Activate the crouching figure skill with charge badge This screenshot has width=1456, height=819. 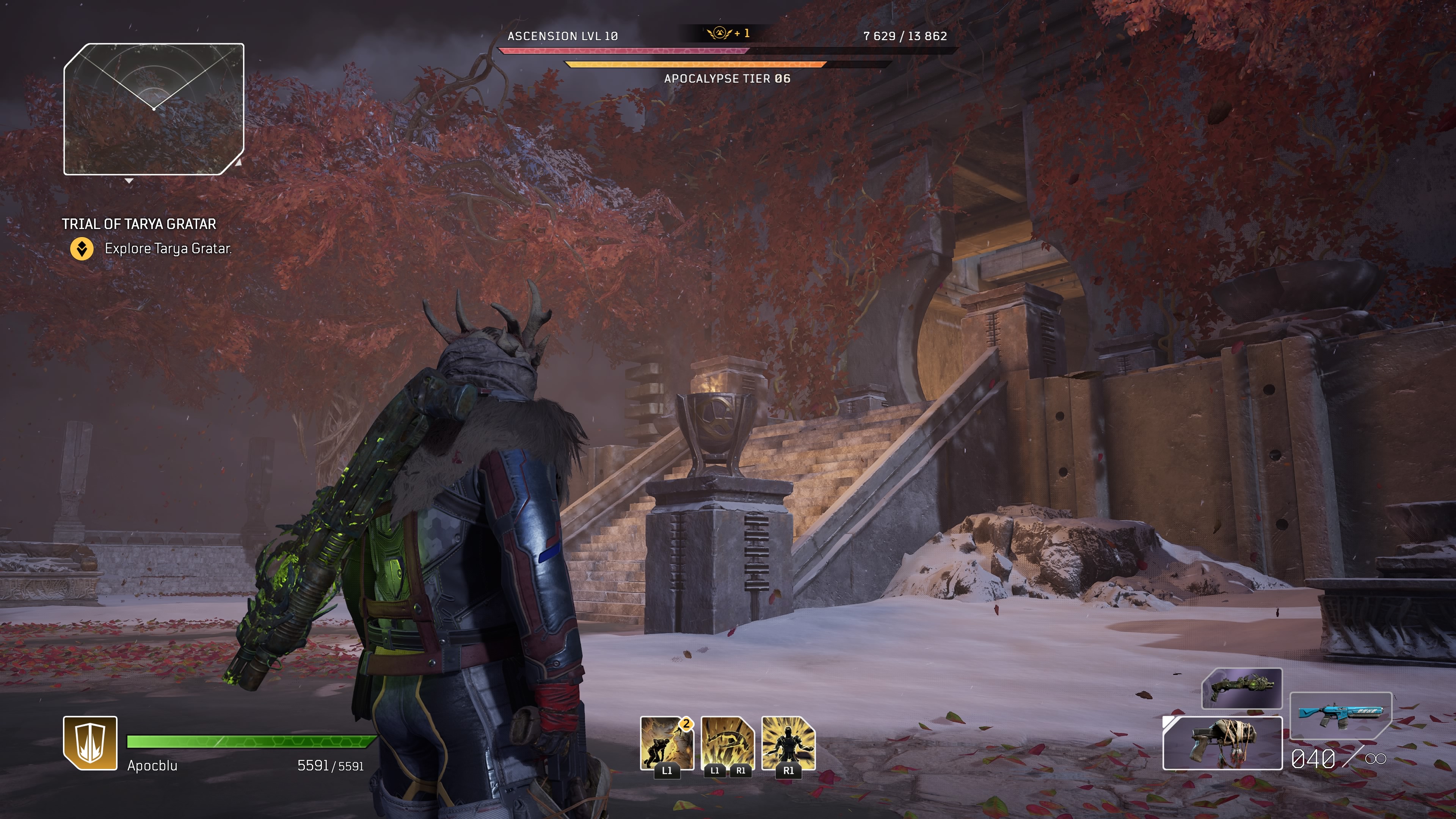[x=667, y=743]
